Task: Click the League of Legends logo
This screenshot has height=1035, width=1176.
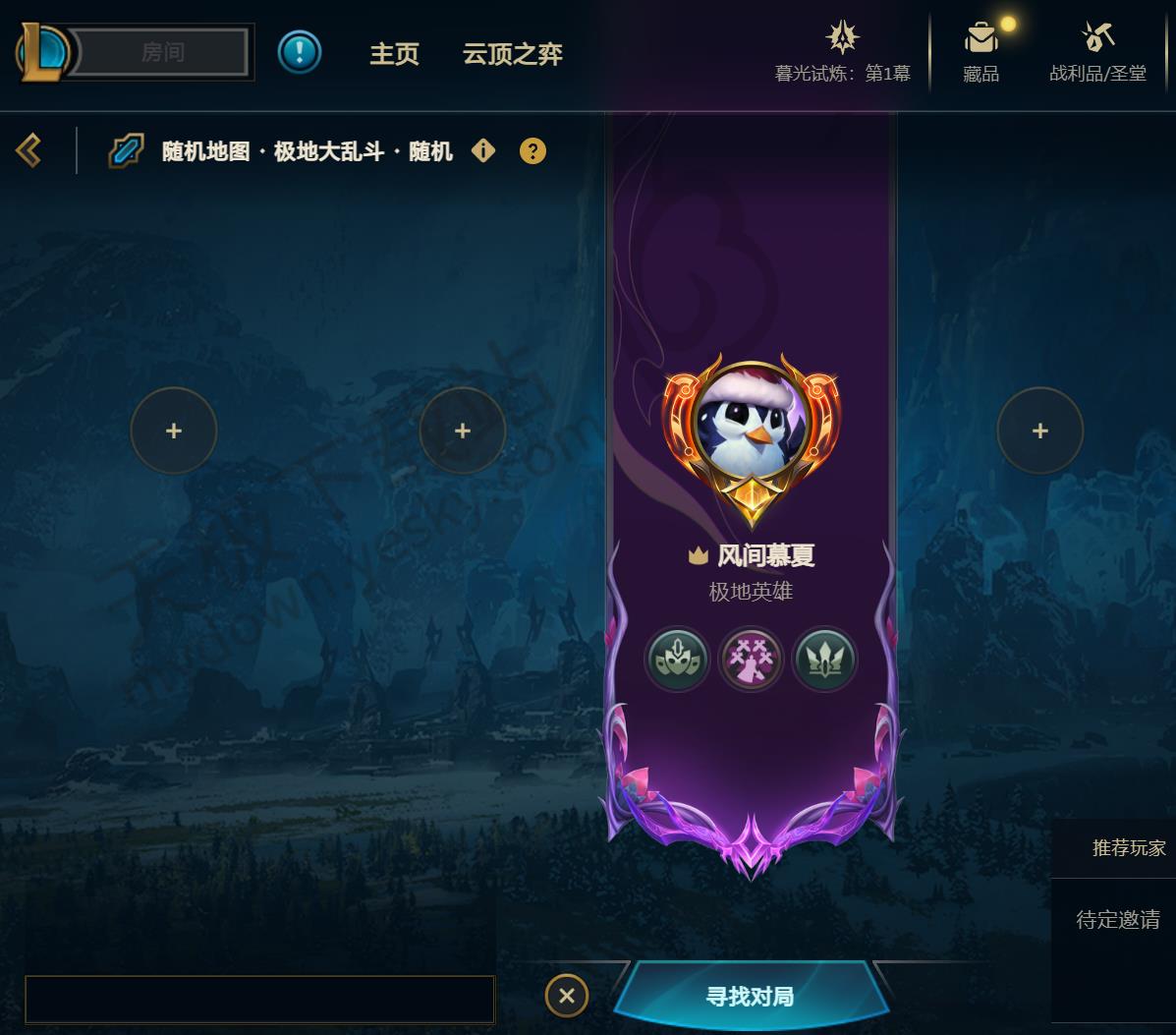Action: pyautogui.click(x=43, y=52)
